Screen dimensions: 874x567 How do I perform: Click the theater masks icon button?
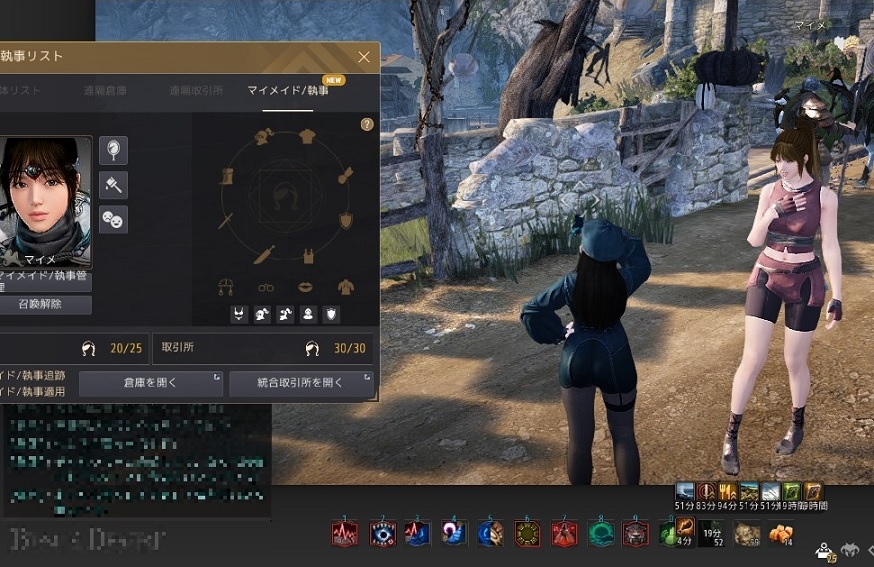(x=113, y=218)
